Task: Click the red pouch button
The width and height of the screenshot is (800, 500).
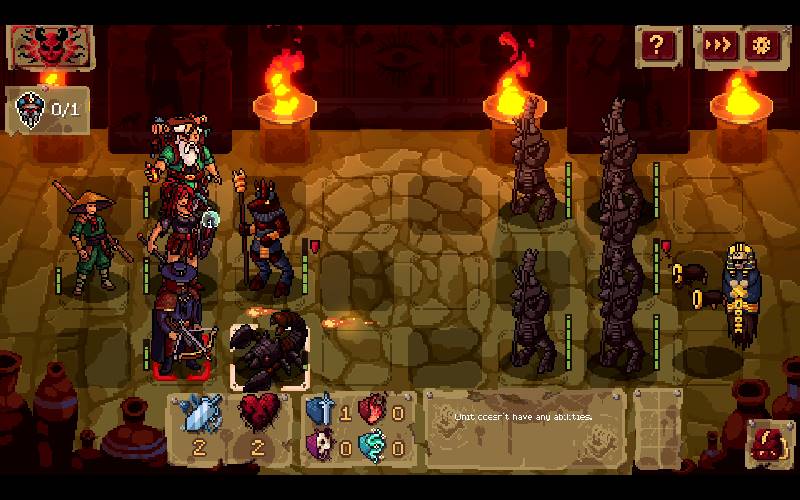Action: click(x=770, y=442)
